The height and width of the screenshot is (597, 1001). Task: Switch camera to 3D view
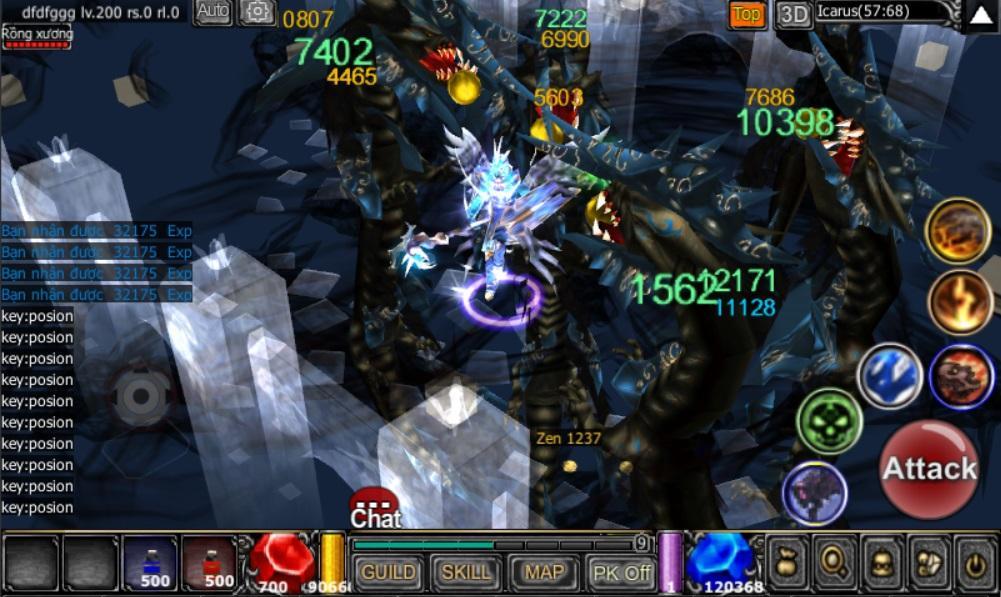tap(794, 14)
